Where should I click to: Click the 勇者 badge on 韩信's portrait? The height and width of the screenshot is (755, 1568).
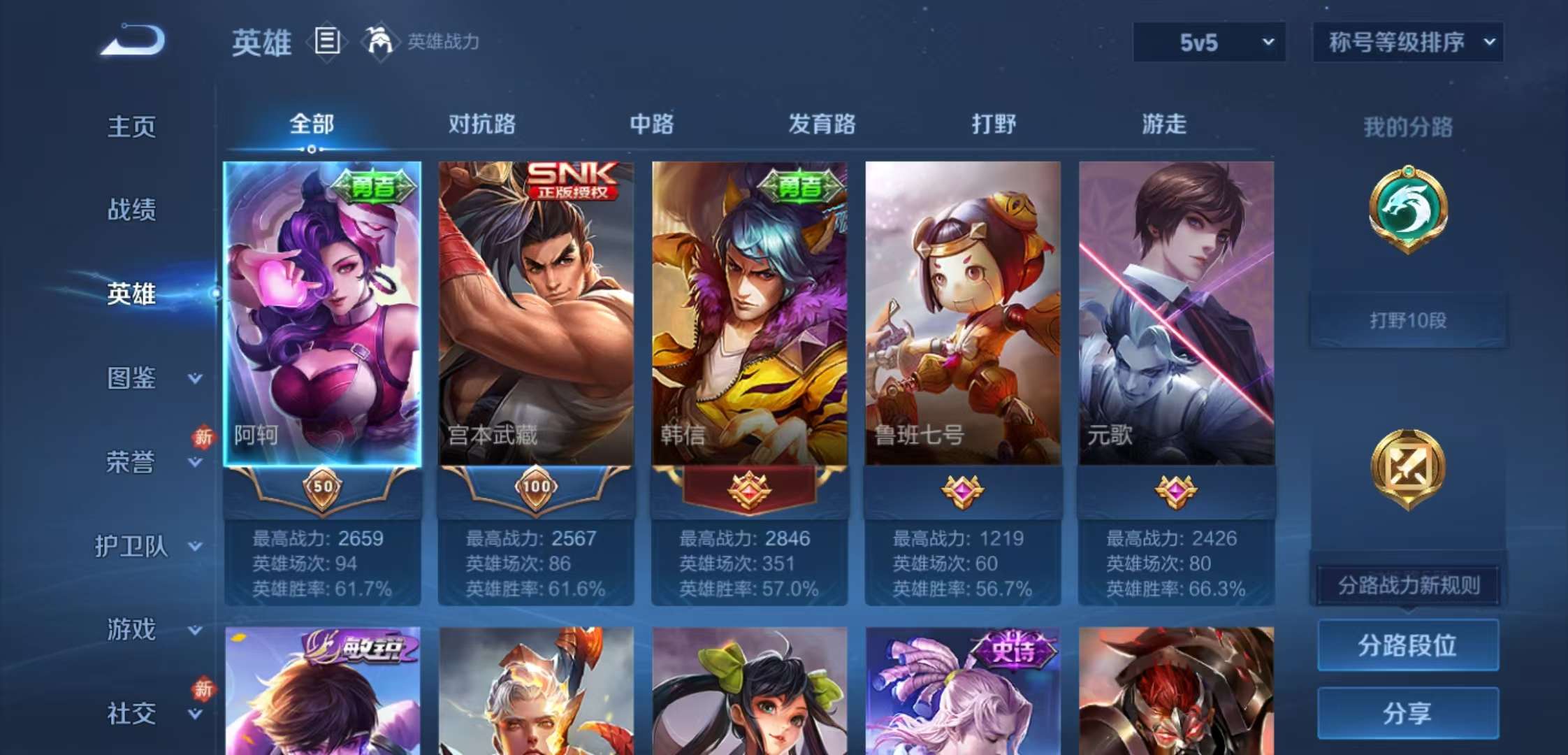click(799, 186)
